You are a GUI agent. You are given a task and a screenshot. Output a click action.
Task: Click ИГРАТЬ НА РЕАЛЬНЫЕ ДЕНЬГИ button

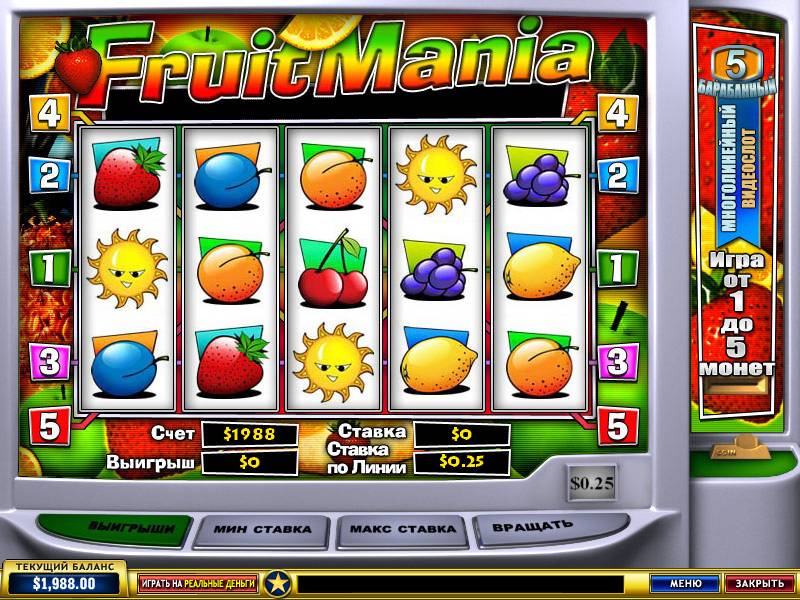click(x=198, y=582)
